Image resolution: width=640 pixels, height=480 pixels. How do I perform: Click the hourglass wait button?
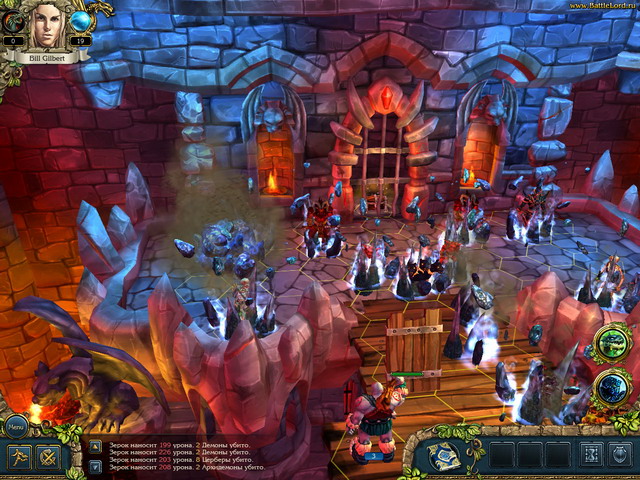pyautogui.click(x=592, y=456)
